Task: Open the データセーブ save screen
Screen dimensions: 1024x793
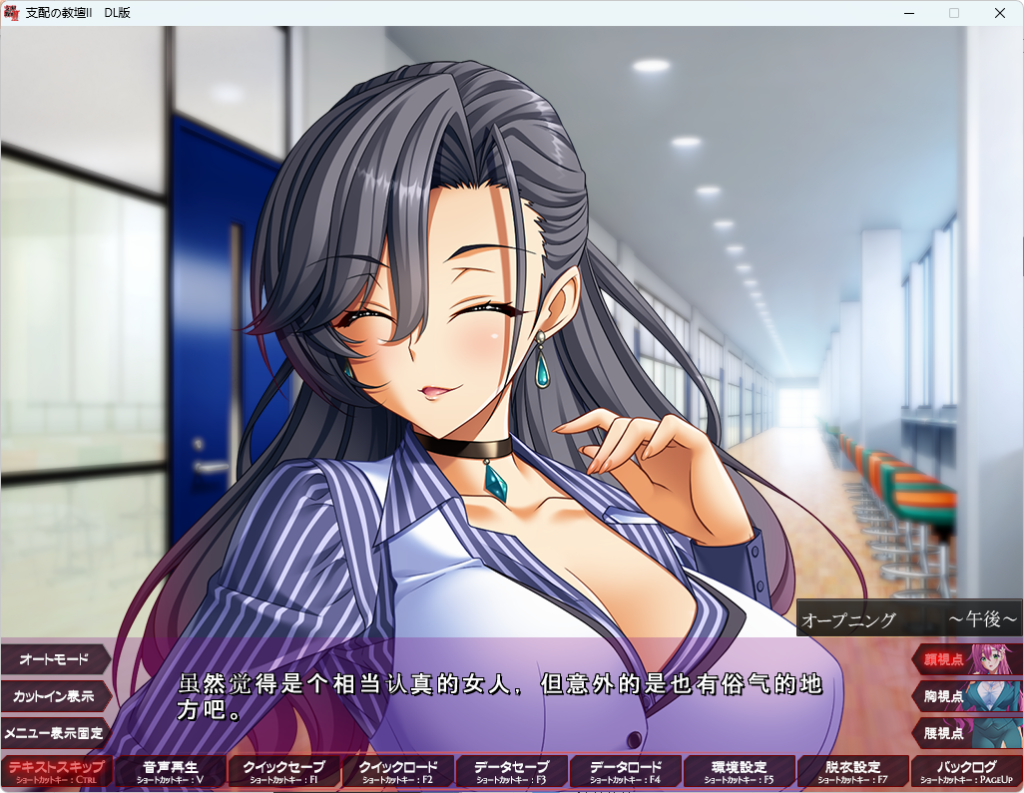Action: (x=511, y=771)
